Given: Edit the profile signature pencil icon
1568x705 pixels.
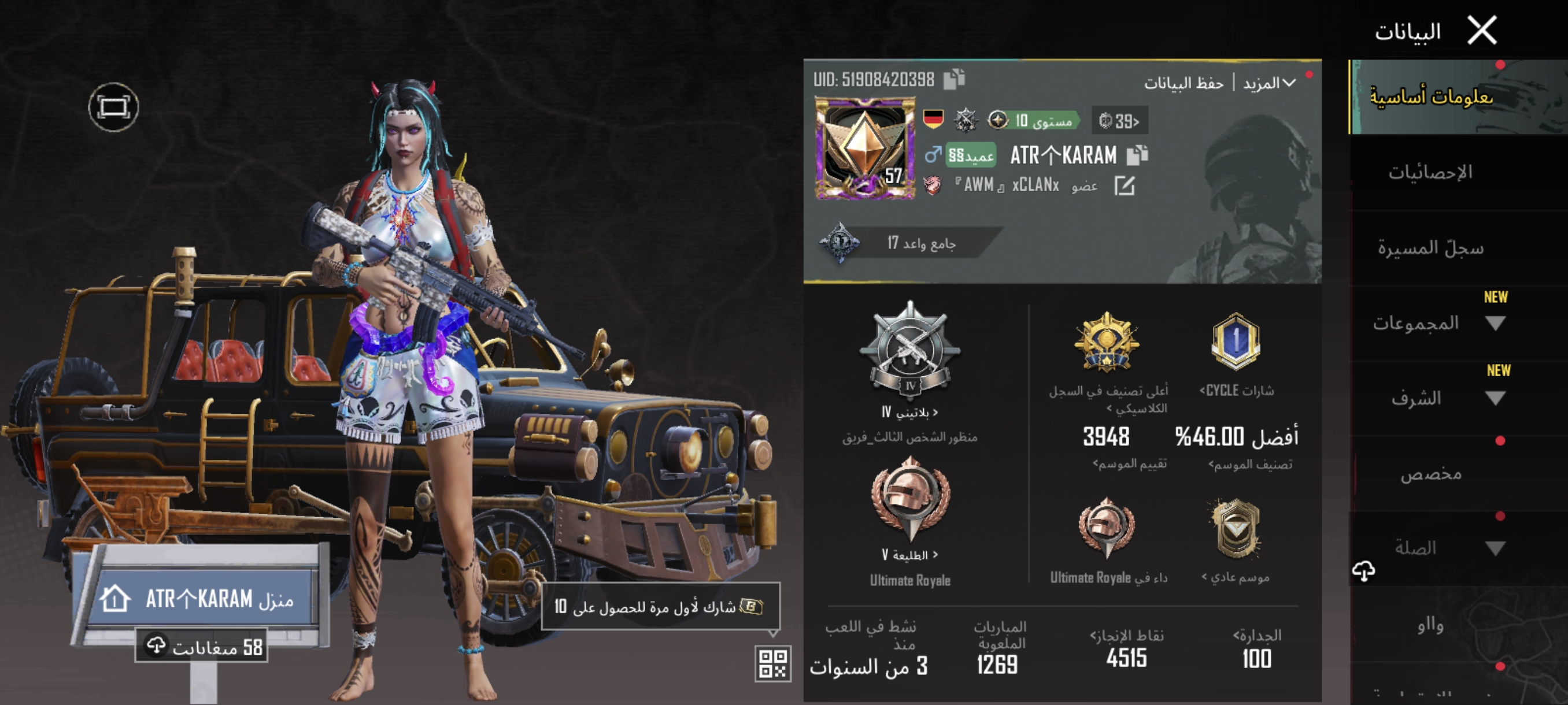Looking at the screenshot, I should point(1125,186).
